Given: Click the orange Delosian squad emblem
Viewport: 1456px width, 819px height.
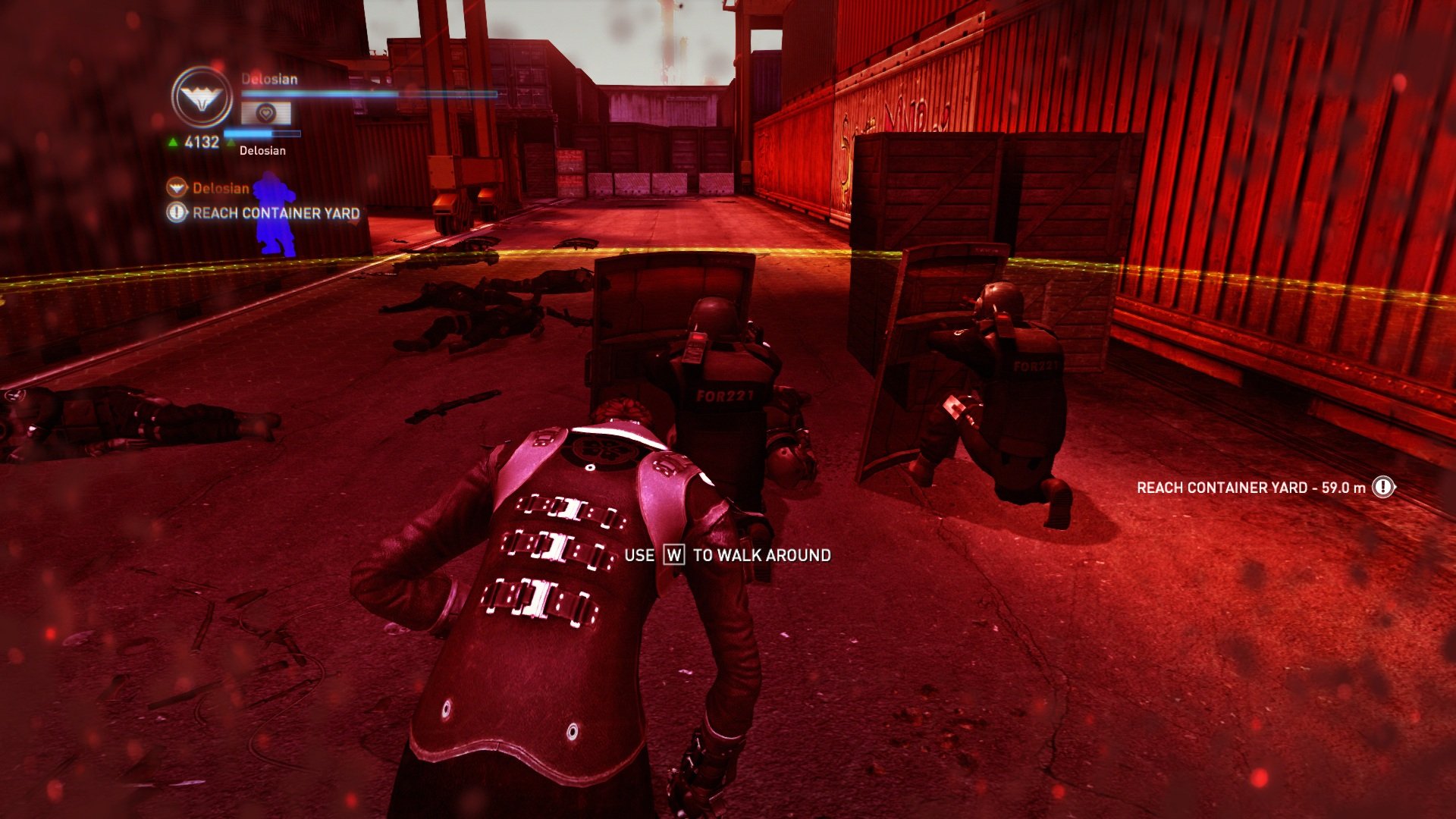Looking at the screenshot, I should tap(176, 188).
